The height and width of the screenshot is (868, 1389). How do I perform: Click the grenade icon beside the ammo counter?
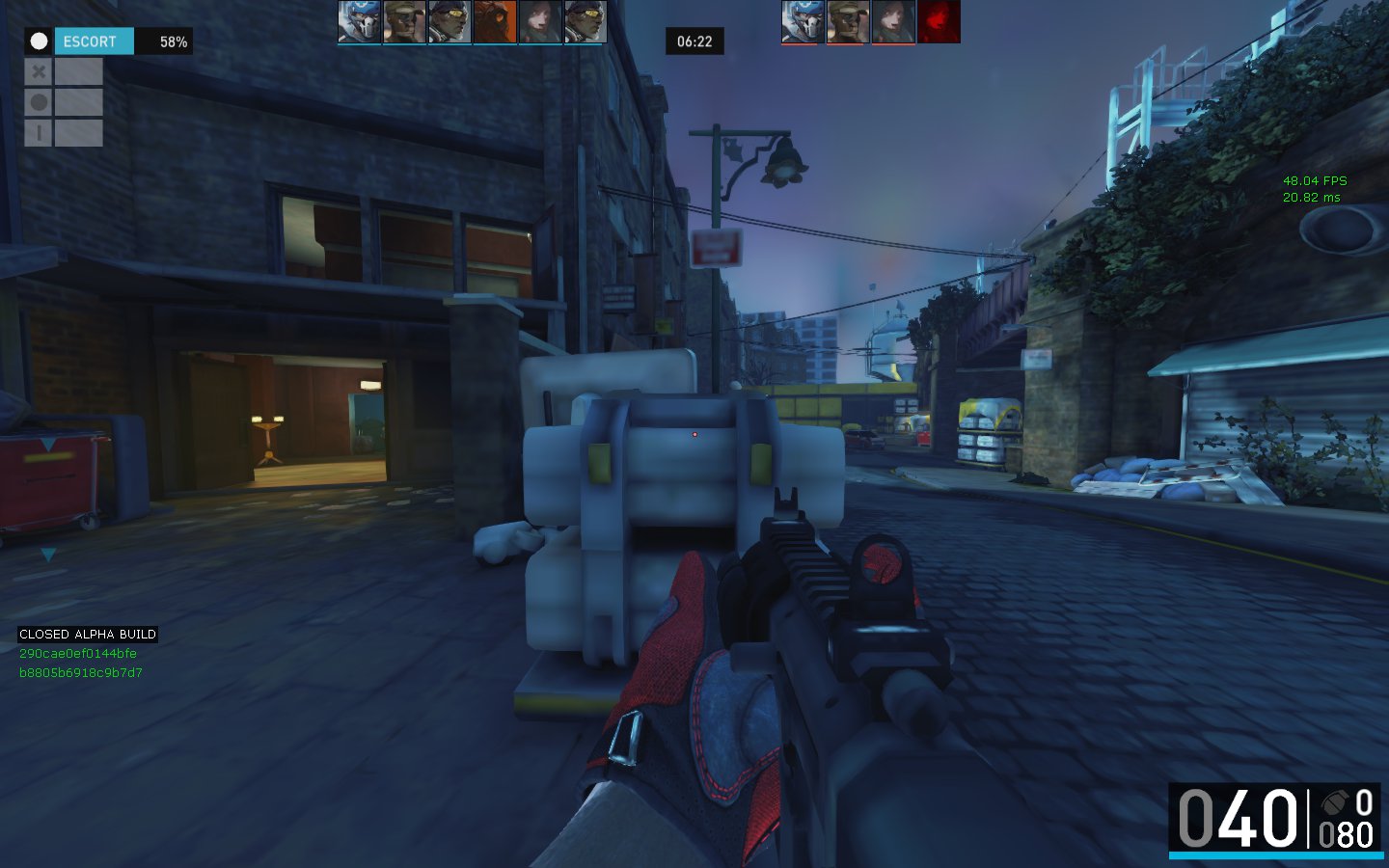click(1334, 802)
